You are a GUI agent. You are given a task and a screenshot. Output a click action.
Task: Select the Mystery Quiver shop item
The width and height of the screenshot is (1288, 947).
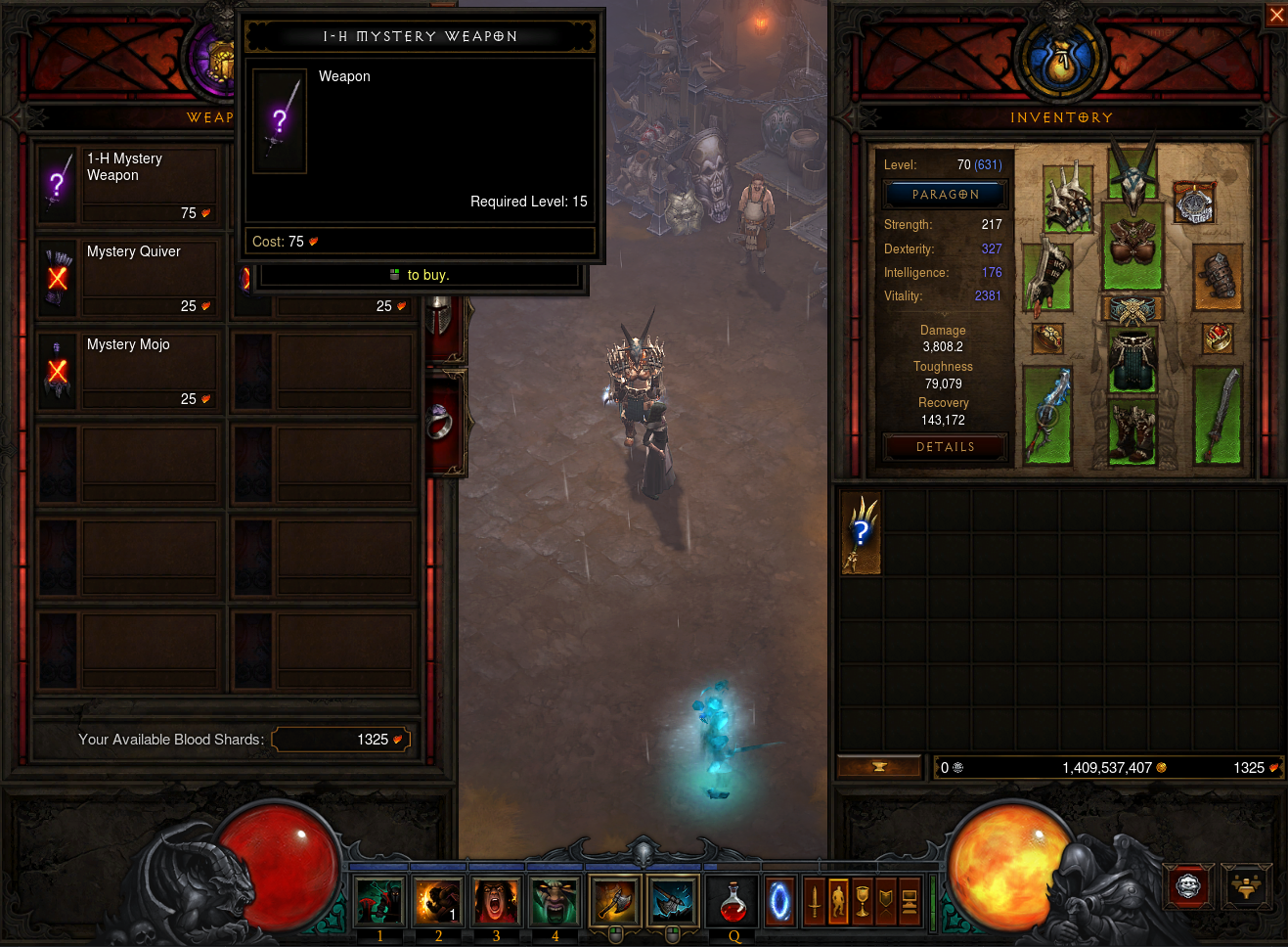pos(126,274)
